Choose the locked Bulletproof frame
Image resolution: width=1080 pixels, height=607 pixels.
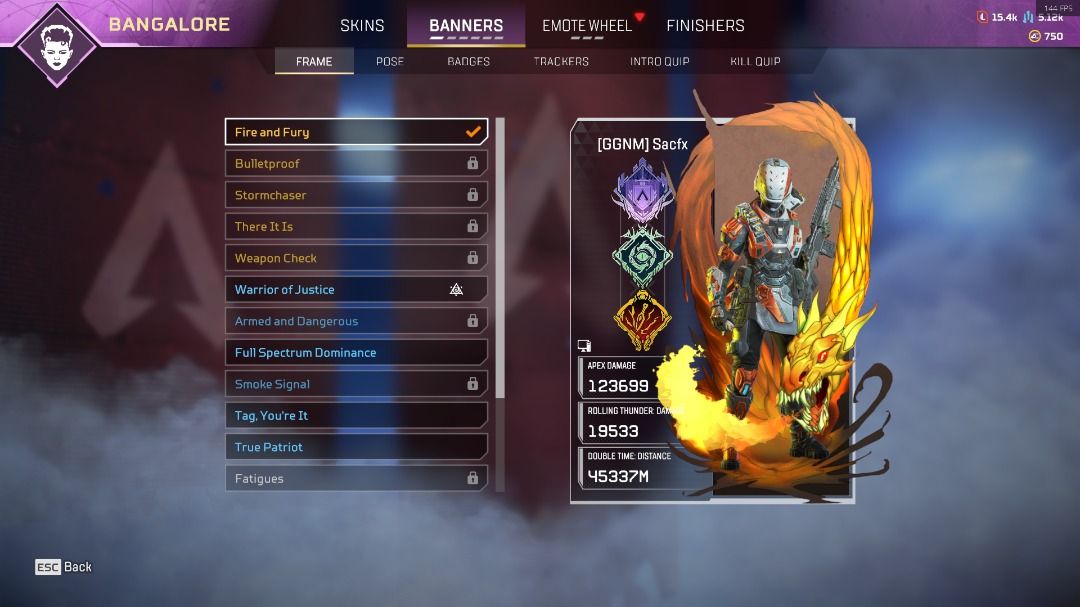356,164
